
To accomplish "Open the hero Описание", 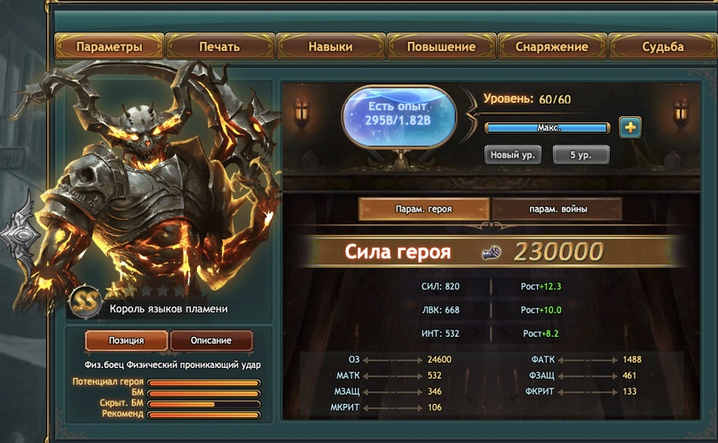I will click(211, 340).
